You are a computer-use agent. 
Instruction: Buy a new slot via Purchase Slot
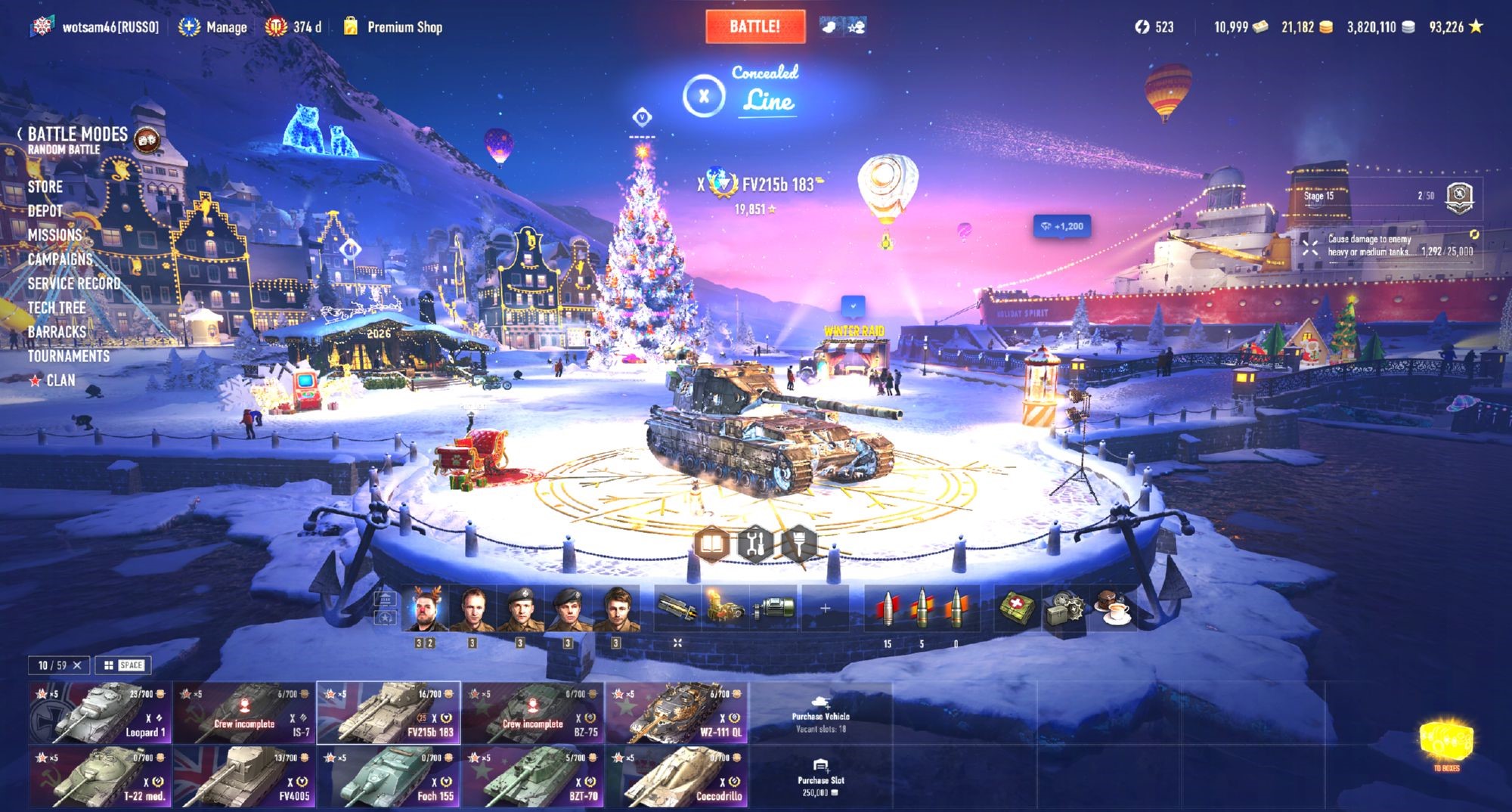(x=820, y=776)
